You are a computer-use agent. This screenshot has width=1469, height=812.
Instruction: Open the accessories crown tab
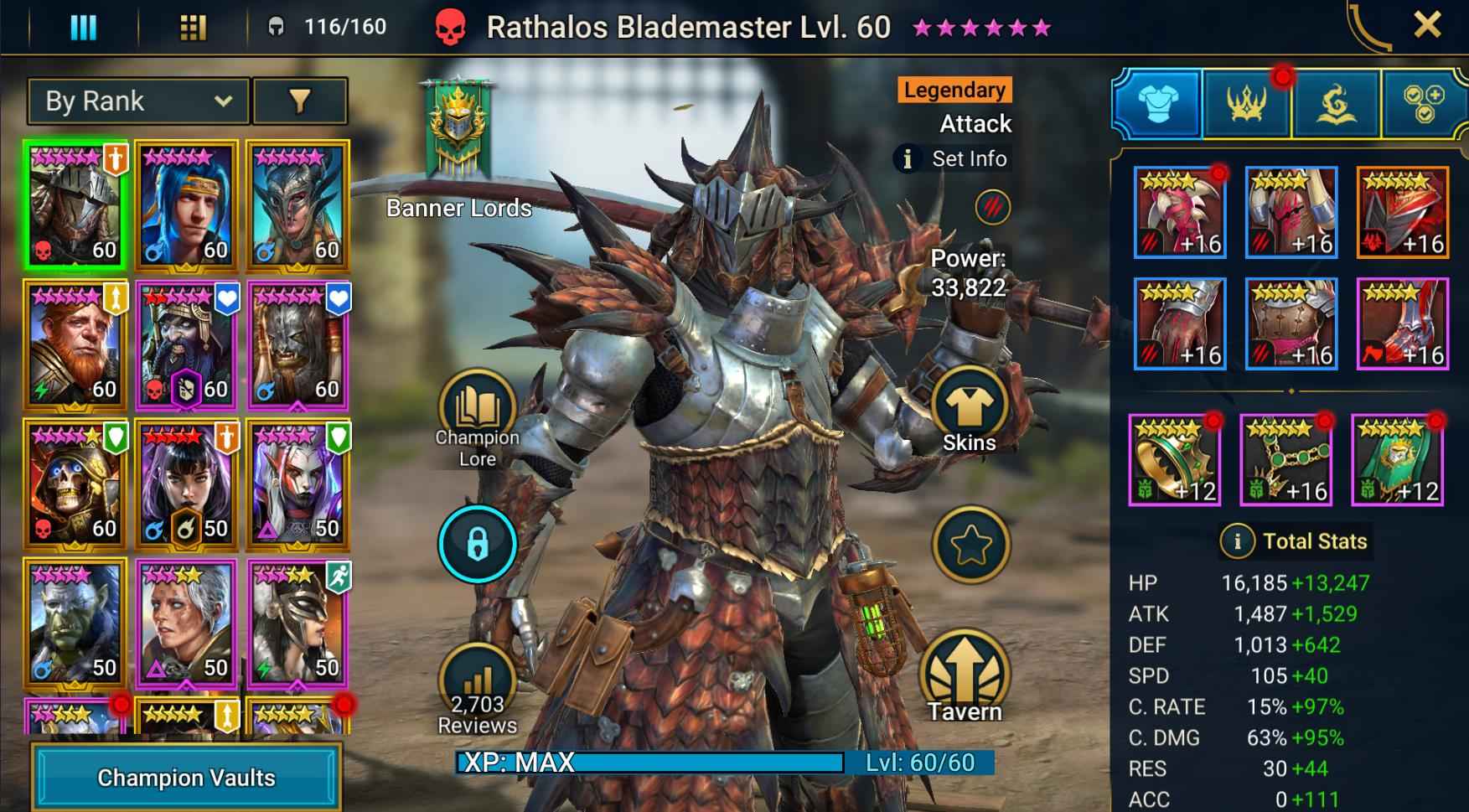tap(1246, 101)
